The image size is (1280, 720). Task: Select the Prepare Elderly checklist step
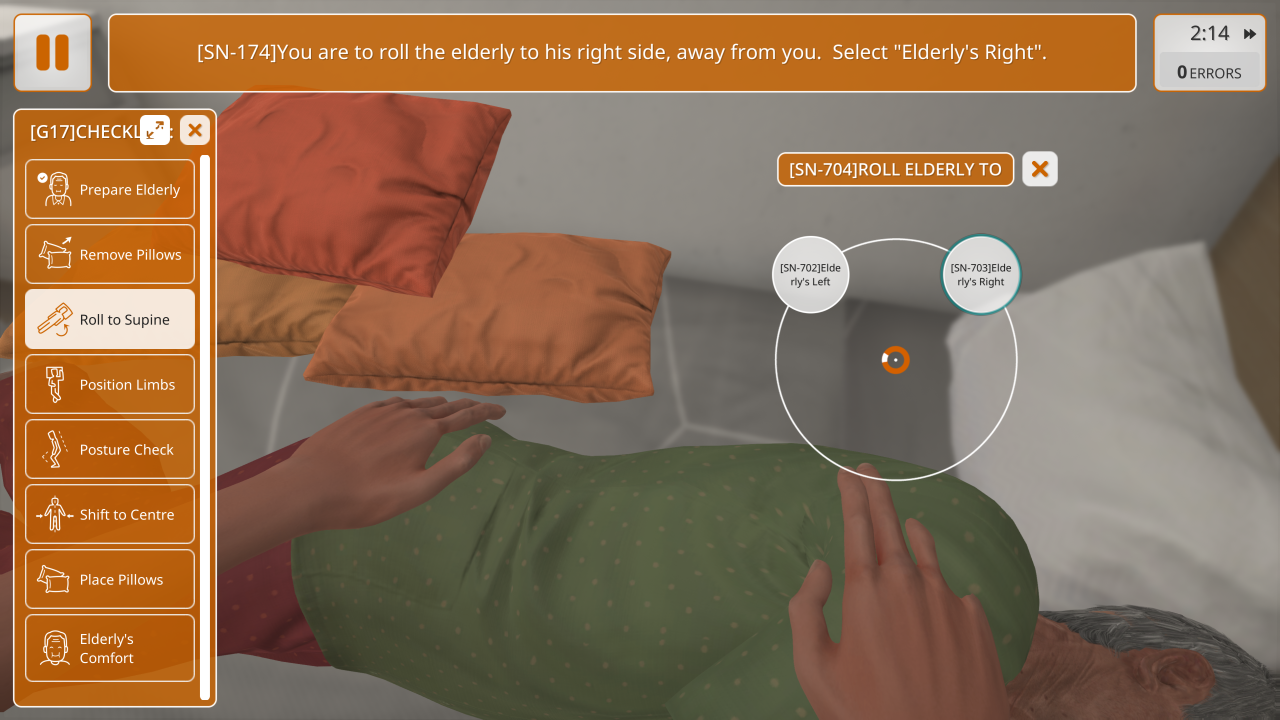(110, 189)
